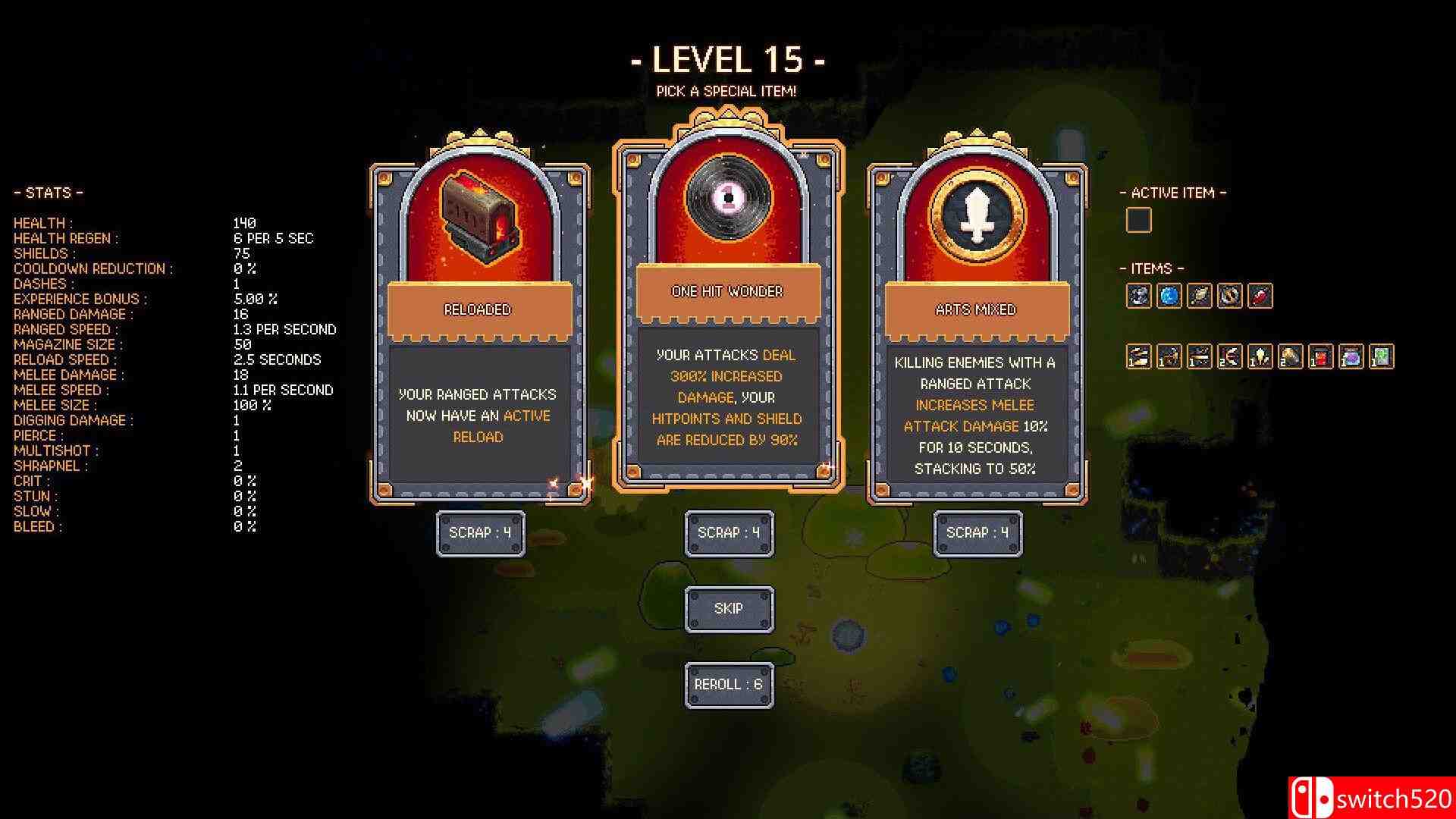Skip this special item choice
The image size is (1456, 819).
[729, 609]
